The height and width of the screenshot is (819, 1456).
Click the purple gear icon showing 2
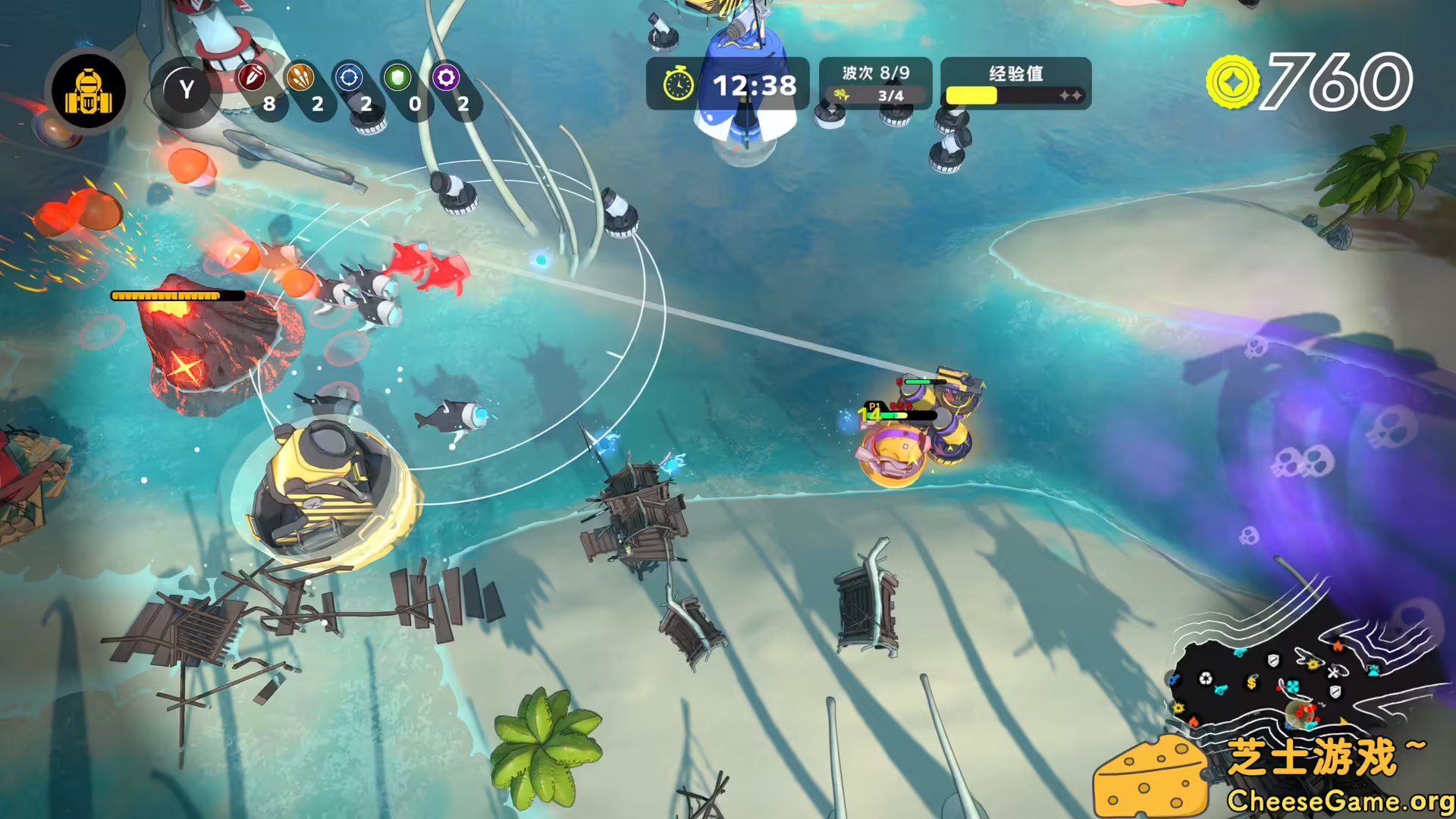444,78
